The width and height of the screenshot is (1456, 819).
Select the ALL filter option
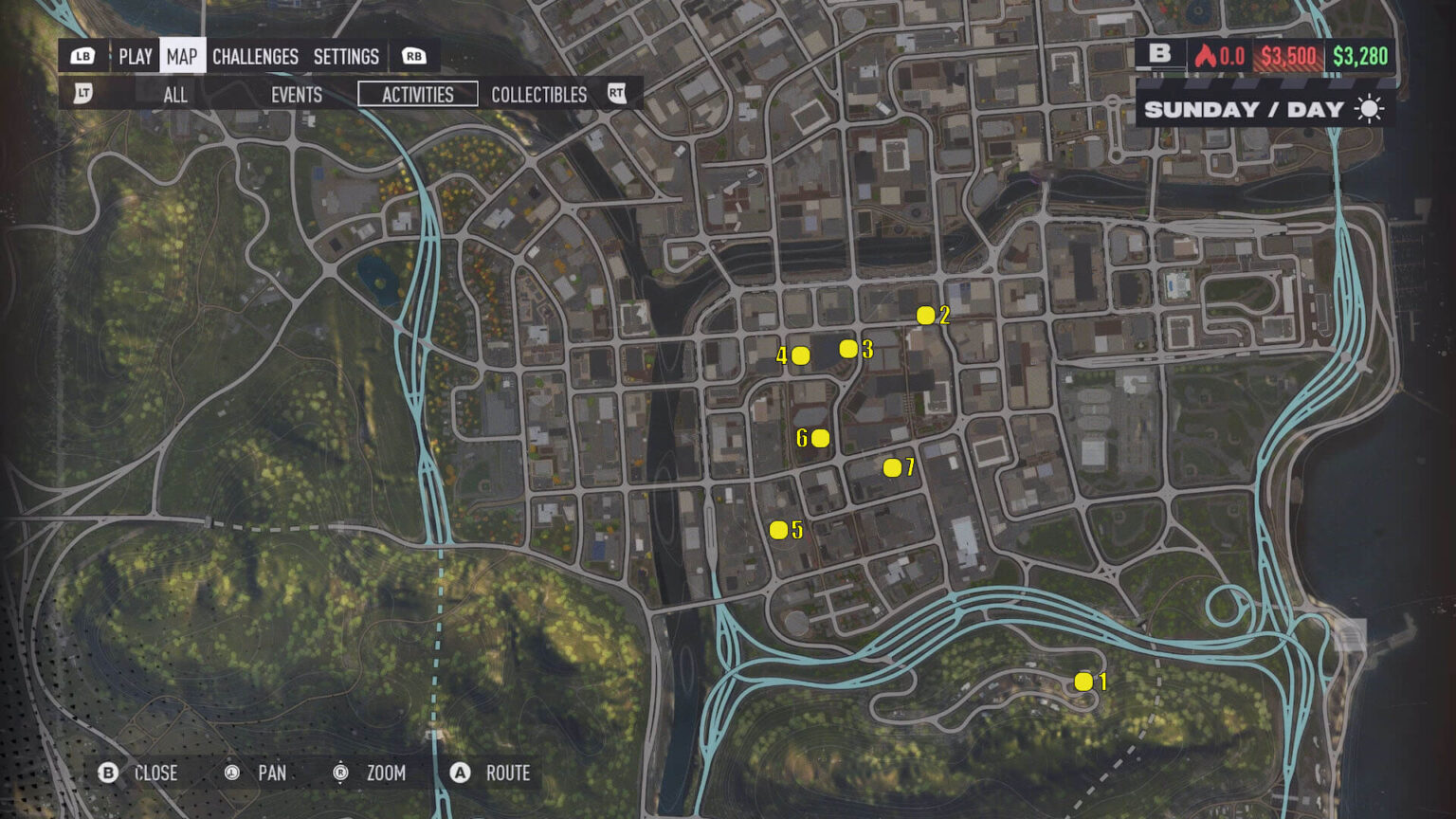click(x=174, y=95)
